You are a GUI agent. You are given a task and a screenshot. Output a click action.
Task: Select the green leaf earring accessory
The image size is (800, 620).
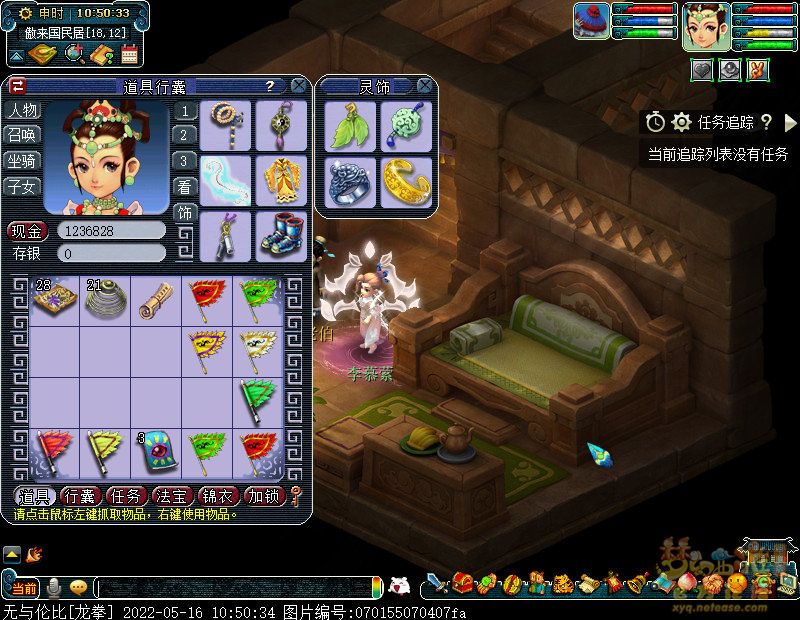348,126
